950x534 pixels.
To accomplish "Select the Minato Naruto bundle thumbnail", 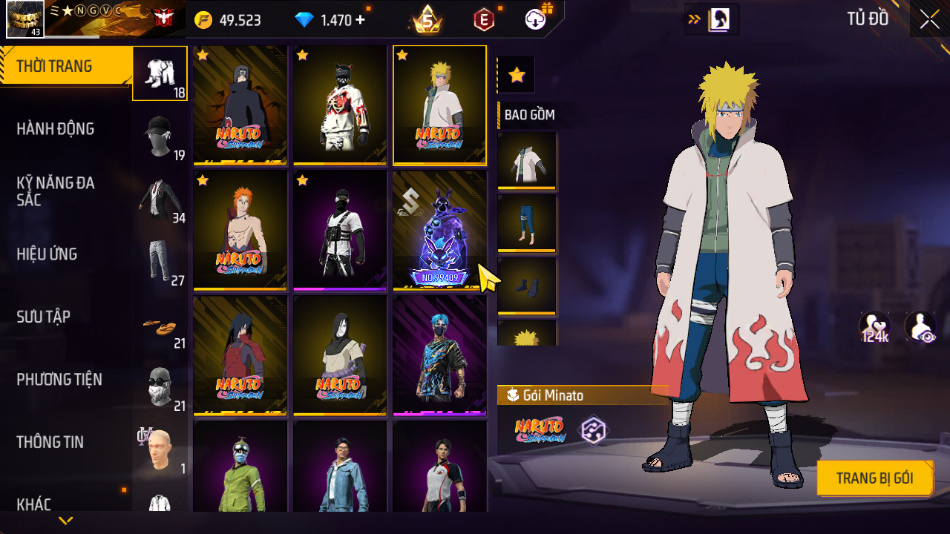I will [x=439, y=104].
